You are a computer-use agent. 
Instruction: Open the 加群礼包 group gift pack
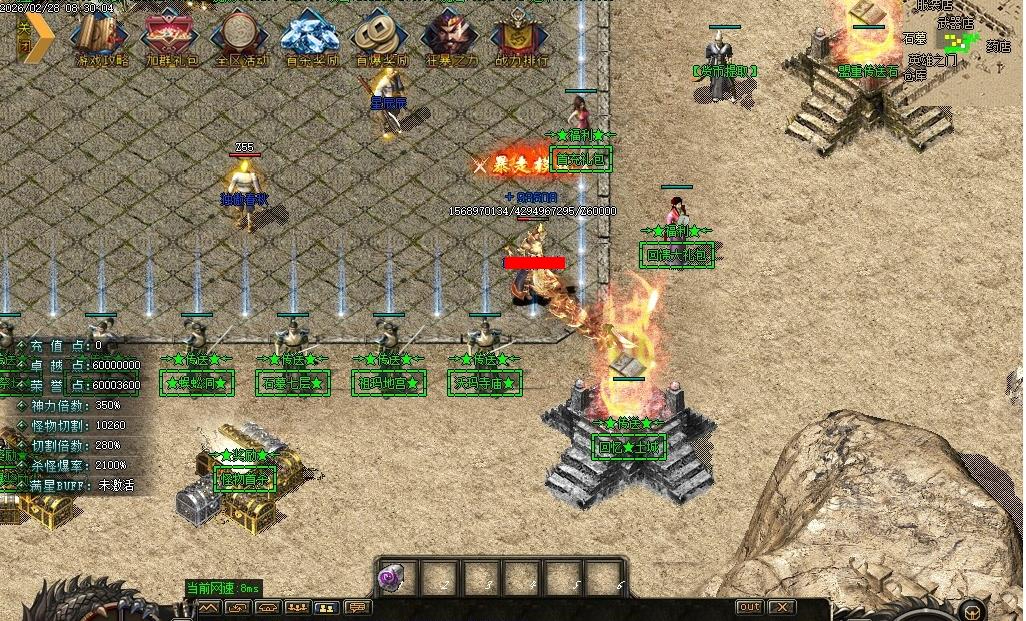tap(171, 38)
